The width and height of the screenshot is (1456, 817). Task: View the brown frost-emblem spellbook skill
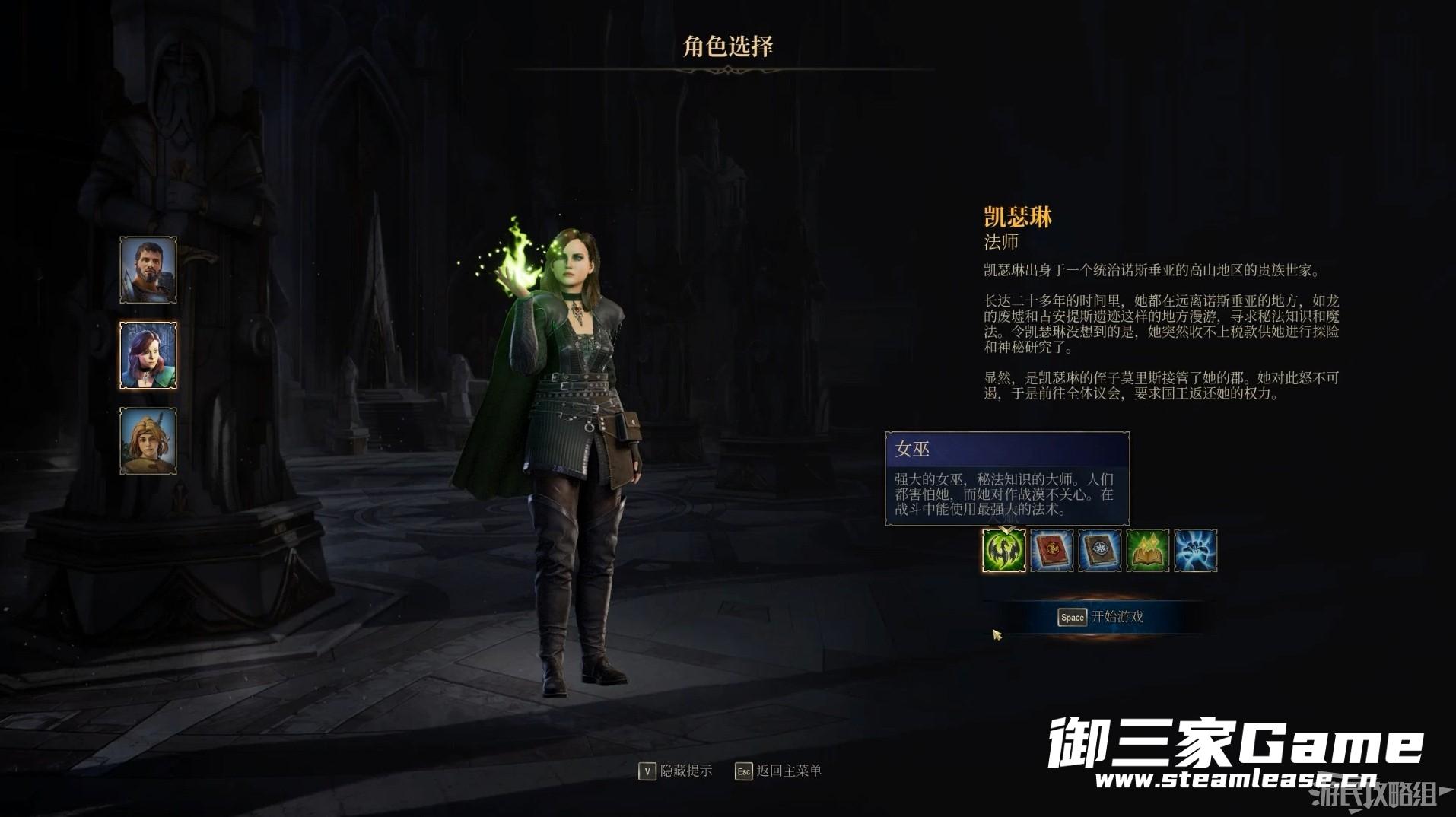tap(1100, 551)
